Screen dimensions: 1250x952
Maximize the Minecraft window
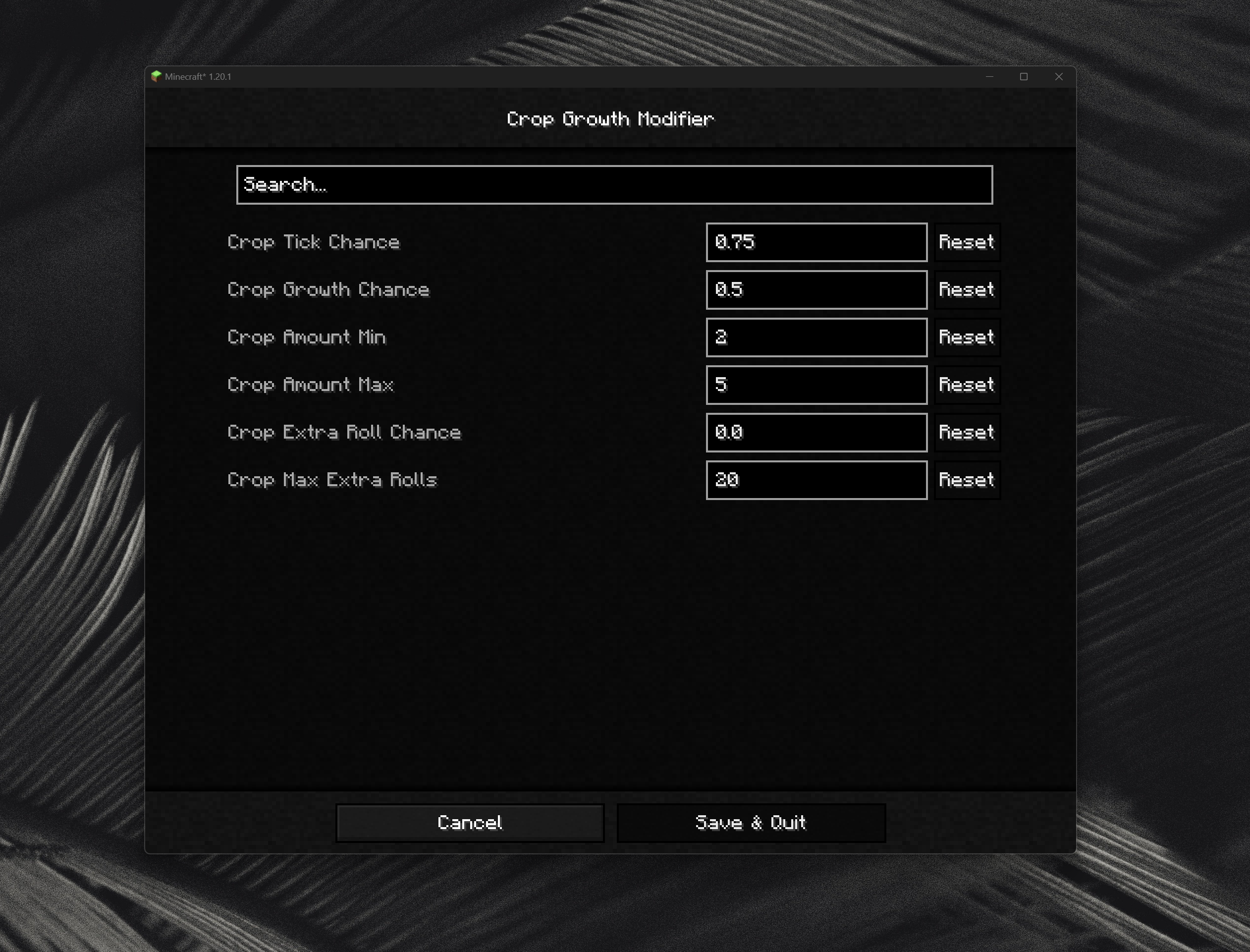coord(1024,76)
